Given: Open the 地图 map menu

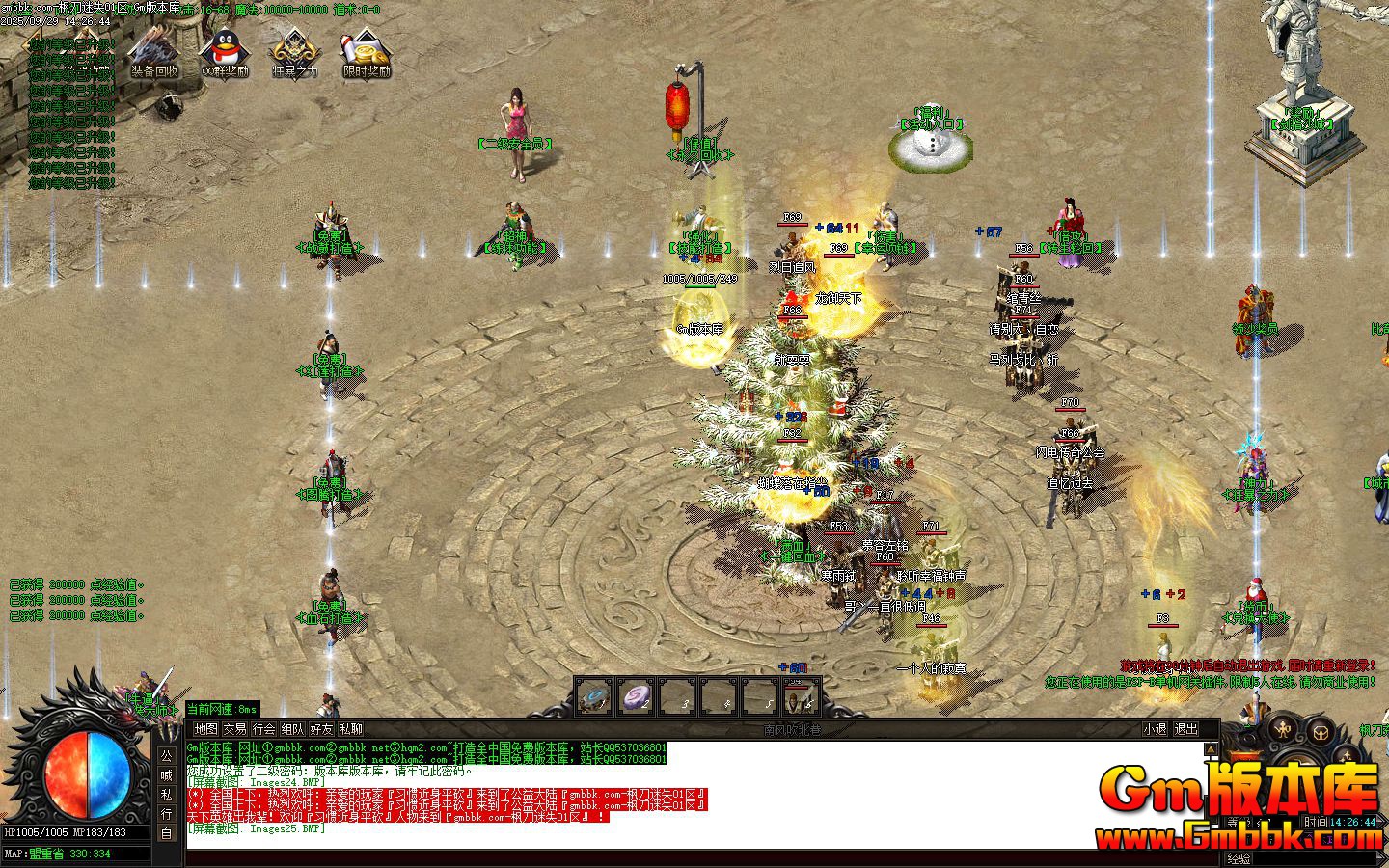Looking at the screenshot, I should pos(205,730).
